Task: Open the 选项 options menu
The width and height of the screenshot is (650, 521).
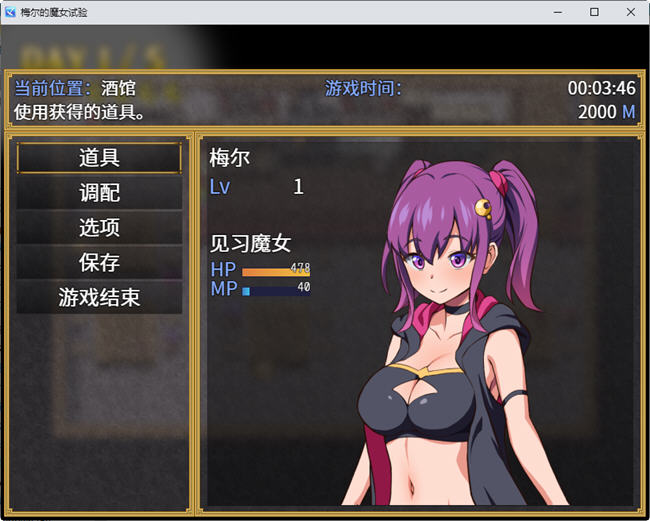Action: click(99, 228)
